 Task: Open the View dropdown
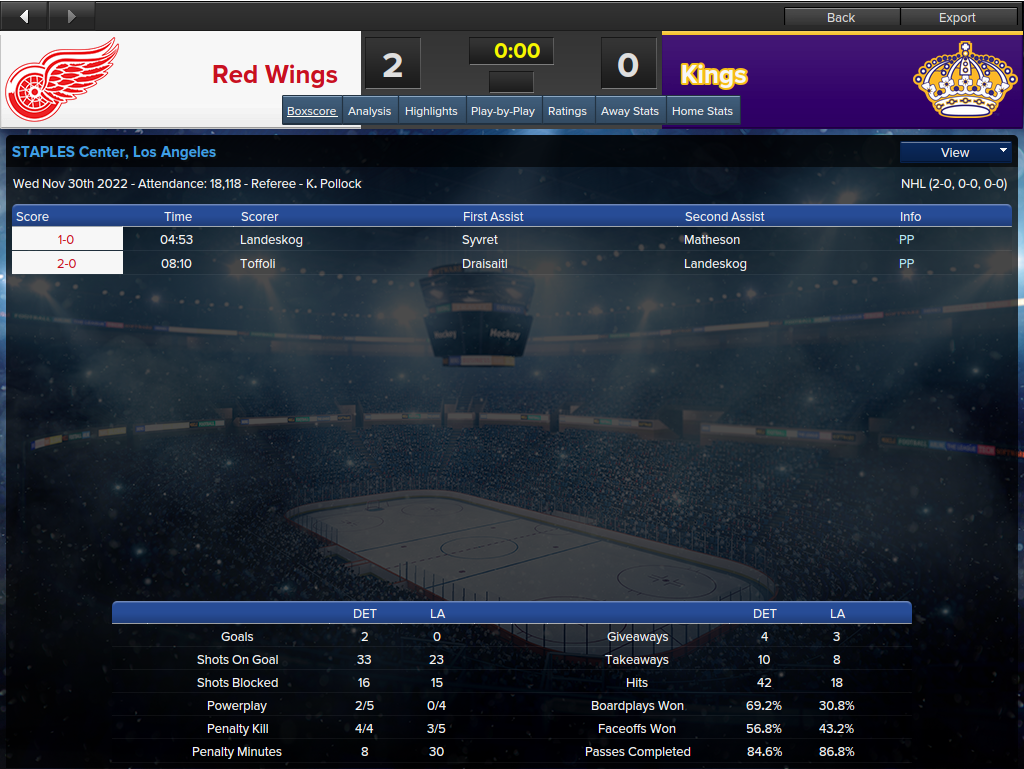956,152
